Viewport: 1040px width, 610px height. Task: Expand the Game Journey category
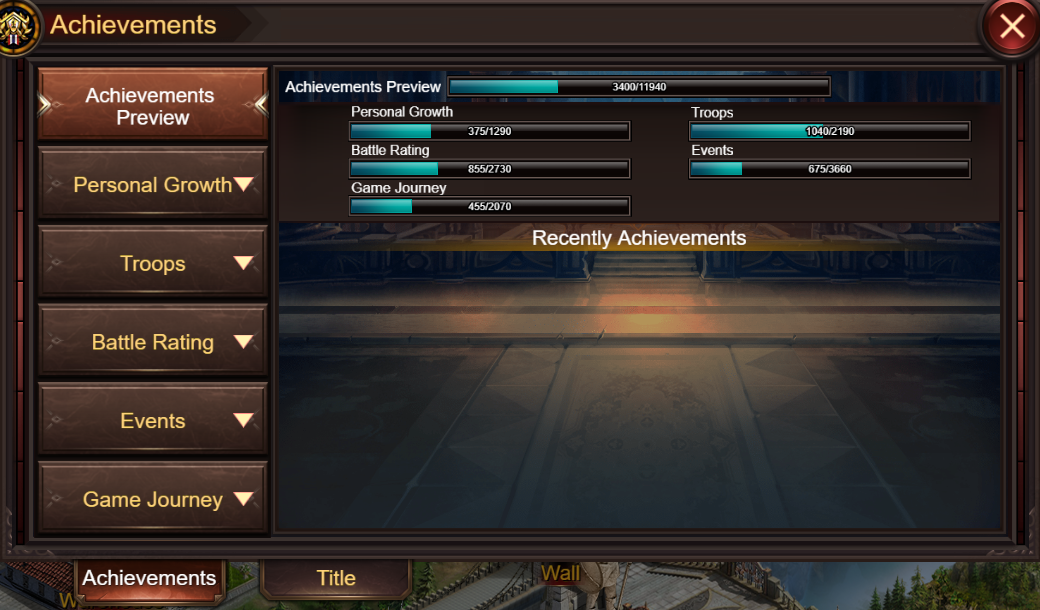click(x=152, y=499)
